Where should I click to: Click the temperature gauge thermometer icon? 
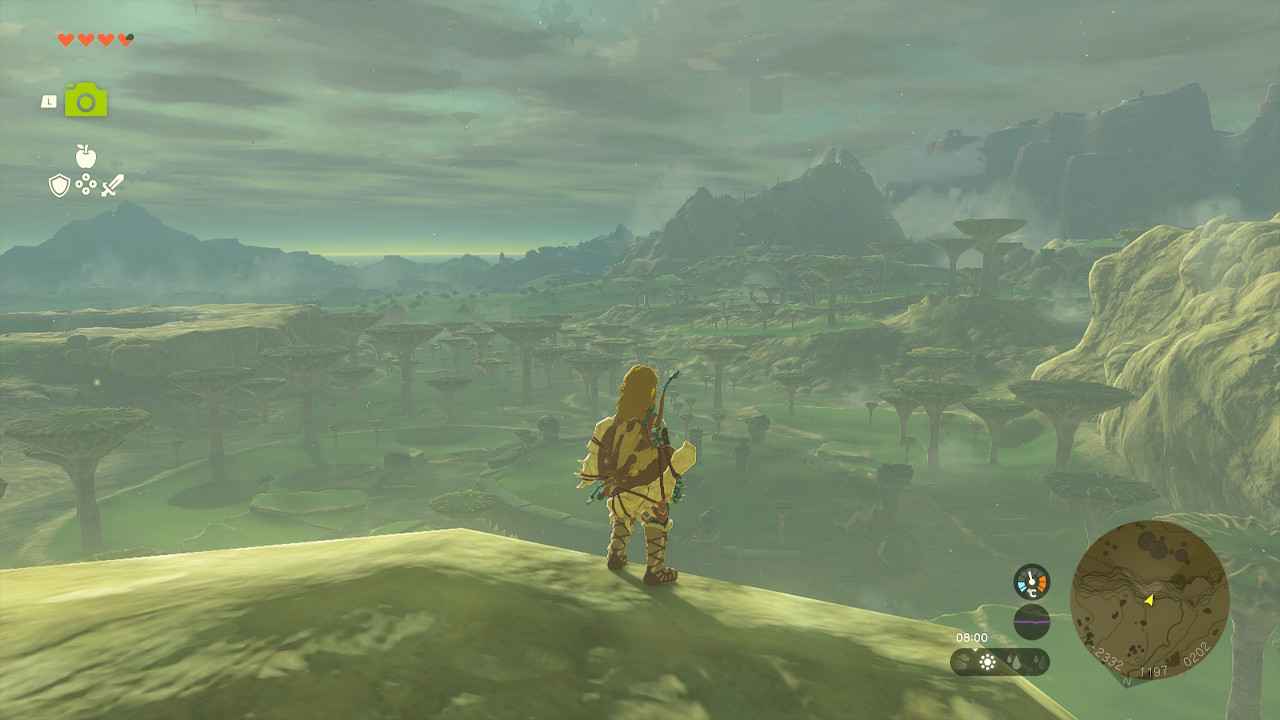click(1032, 580)
